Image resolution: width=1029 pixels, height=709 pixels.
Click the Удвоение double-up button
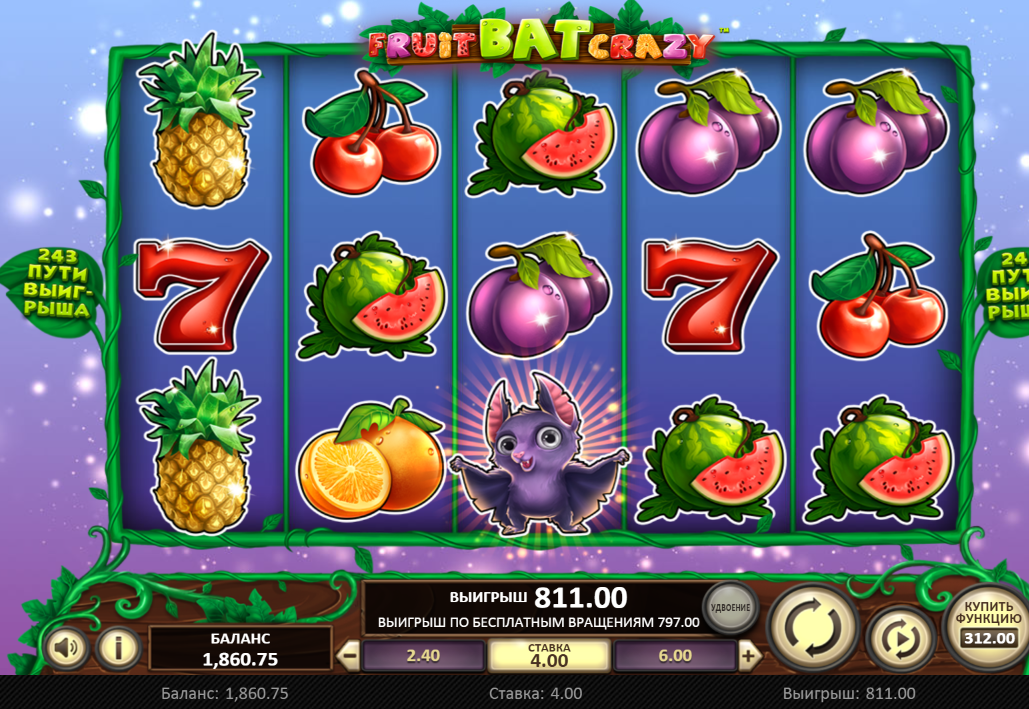[731, 607]
